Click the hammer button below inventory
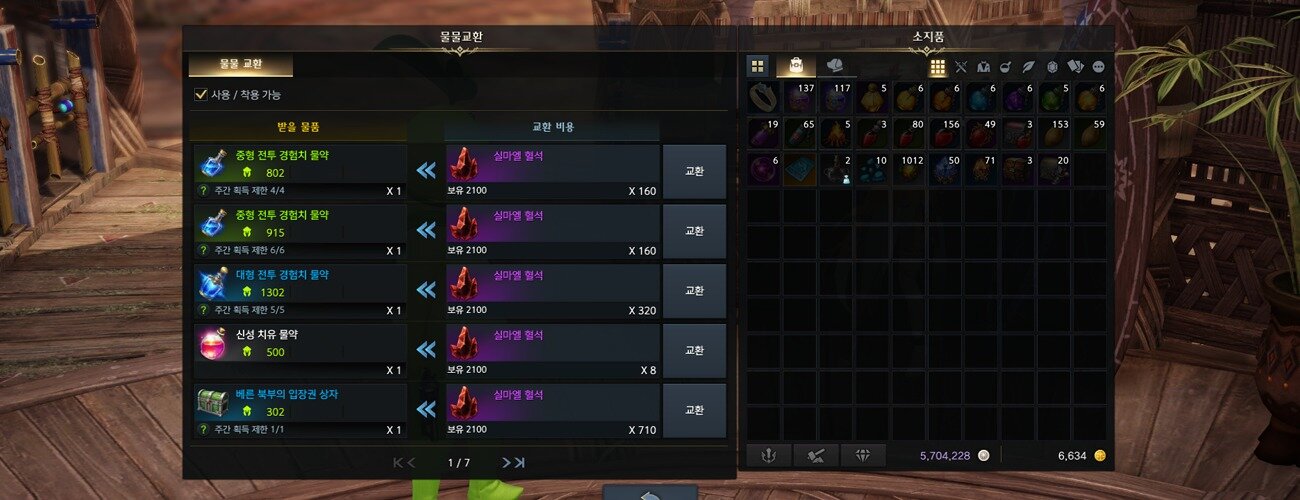Image resolution: width=1300 pixels, height=500 pixels. tap(816, 455)
